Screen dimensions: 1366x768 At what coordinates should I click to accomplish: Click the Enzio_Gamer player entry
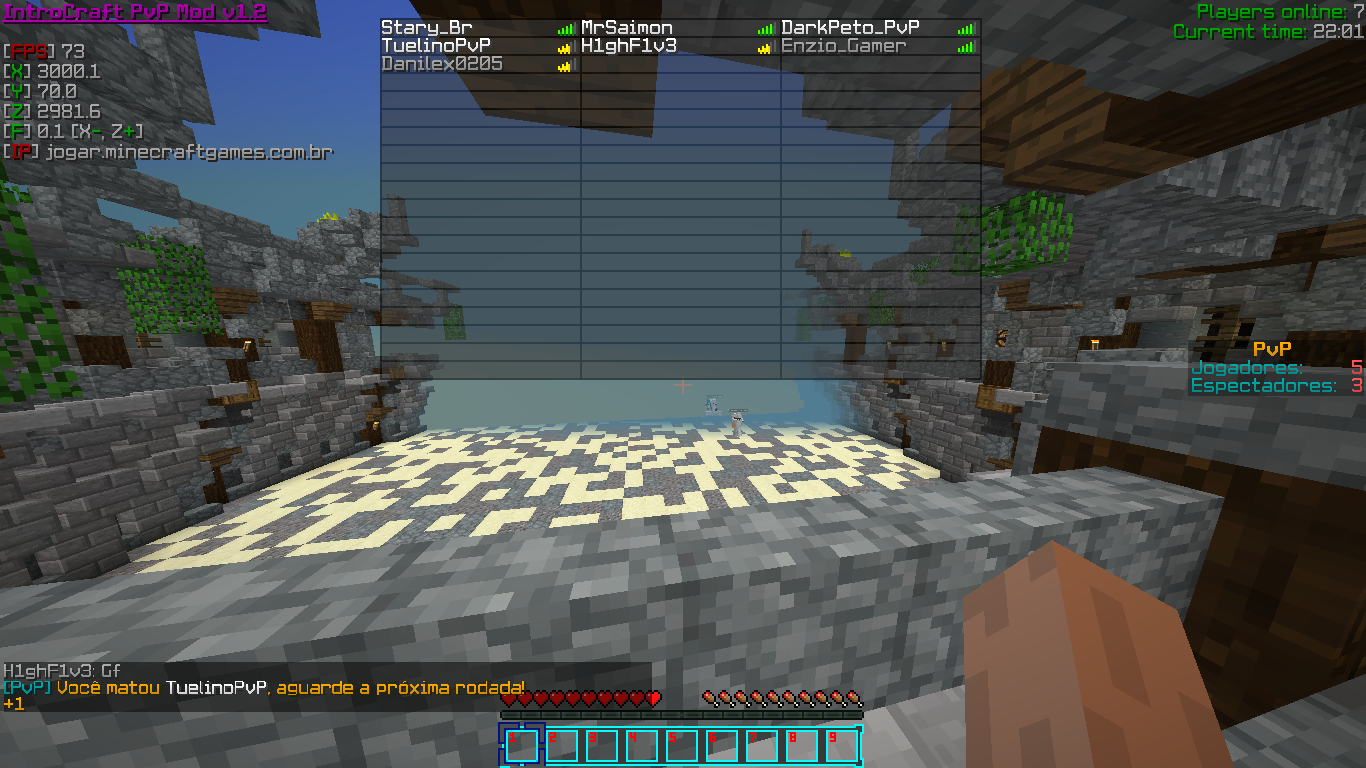pos(843,46)
